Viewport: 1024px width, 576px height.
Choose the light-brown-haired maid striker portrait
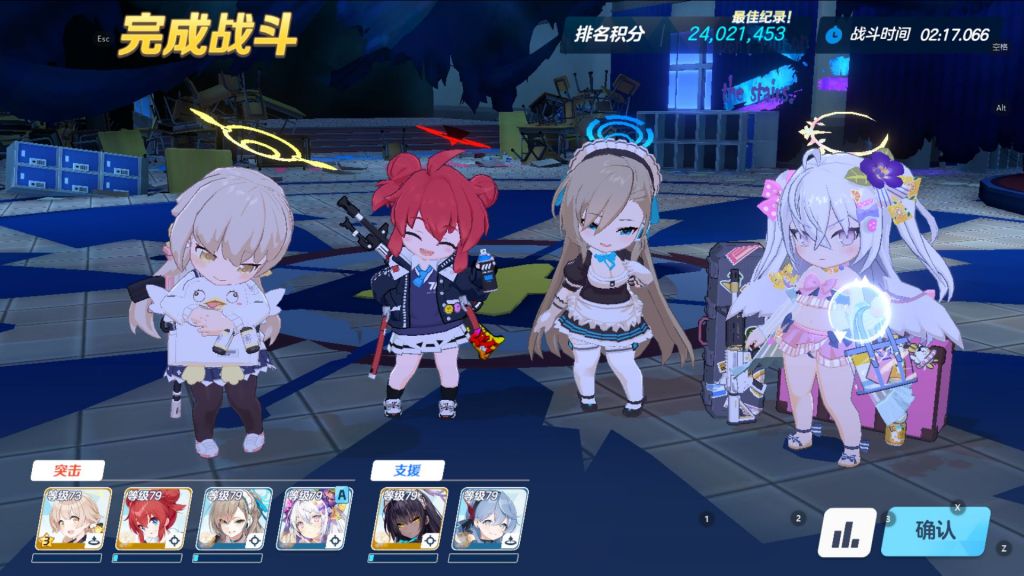232,519
